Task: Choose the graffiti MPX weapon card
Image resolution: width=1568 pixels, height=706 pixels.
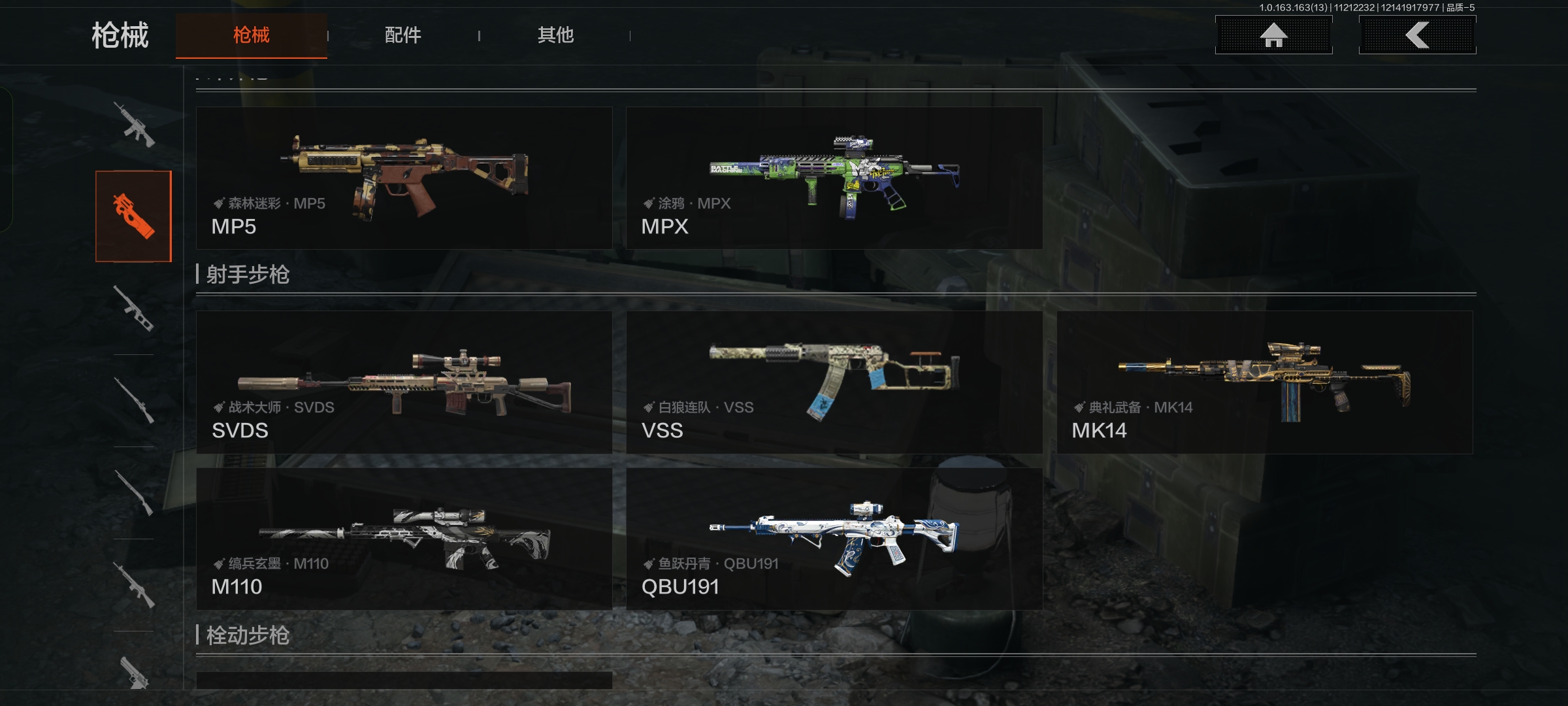Action: 834,178
